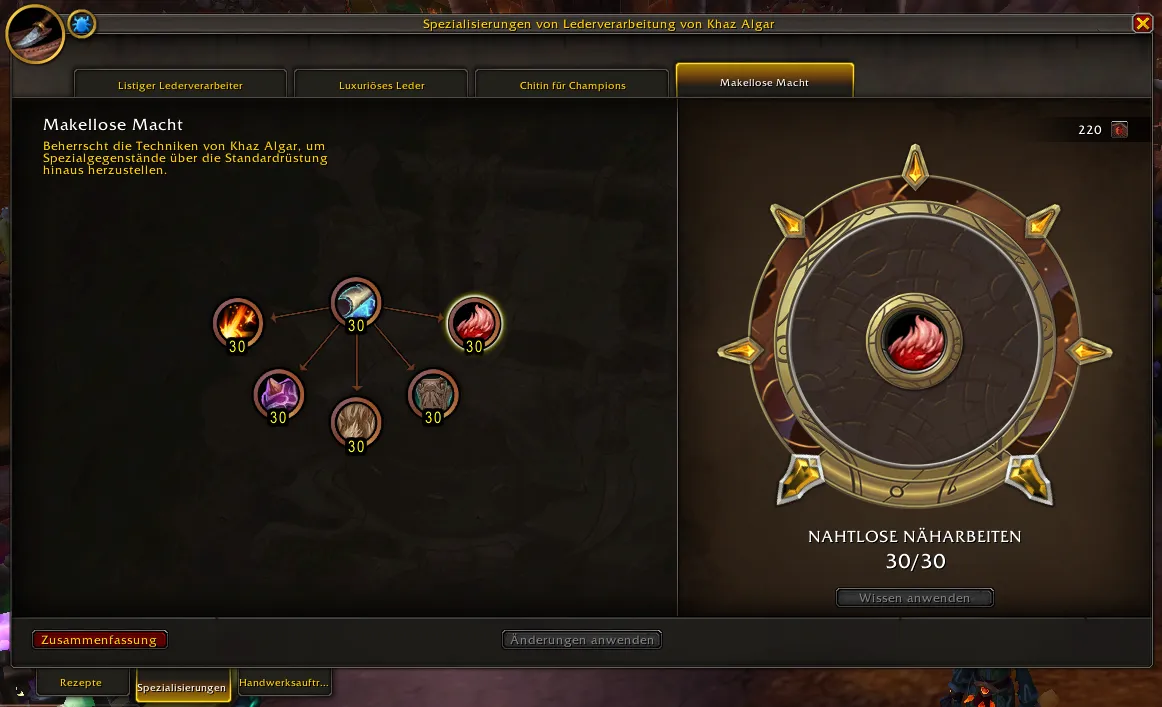Pick the tan fur hide node
The image size is (1162, 707).
click(356, 421)
